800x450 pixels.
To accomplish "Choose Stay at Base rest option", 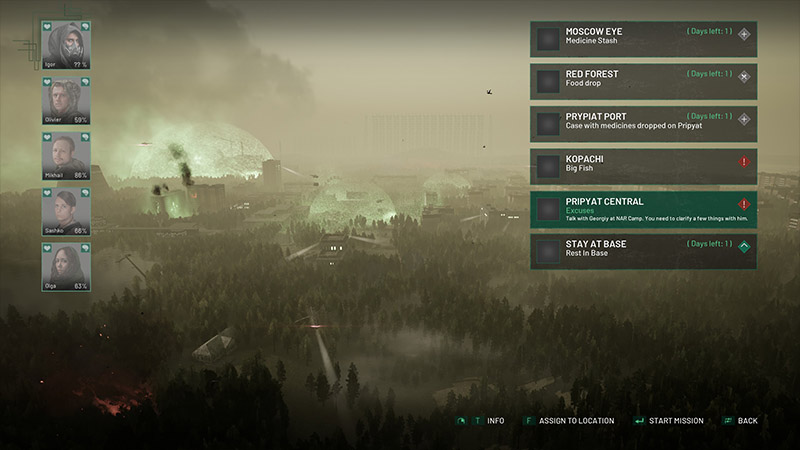I will click(x=643, y=252).
